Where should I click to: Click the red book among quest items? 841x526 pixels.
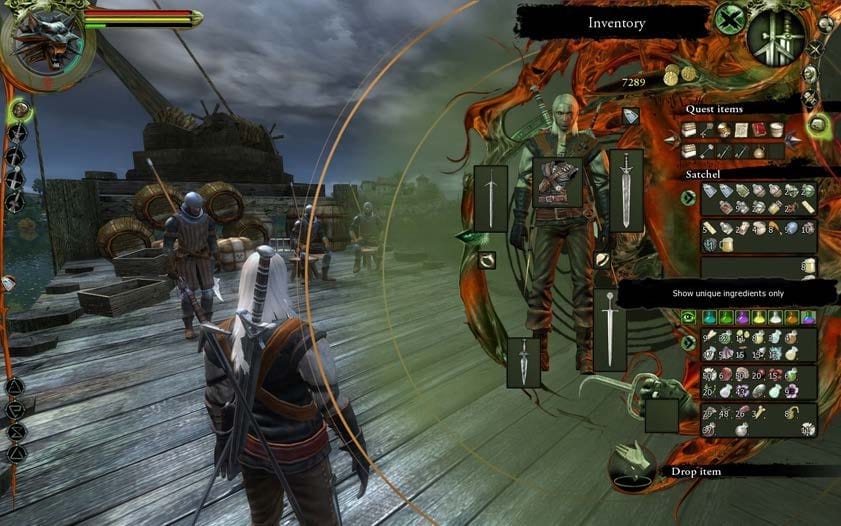(759, 130)
